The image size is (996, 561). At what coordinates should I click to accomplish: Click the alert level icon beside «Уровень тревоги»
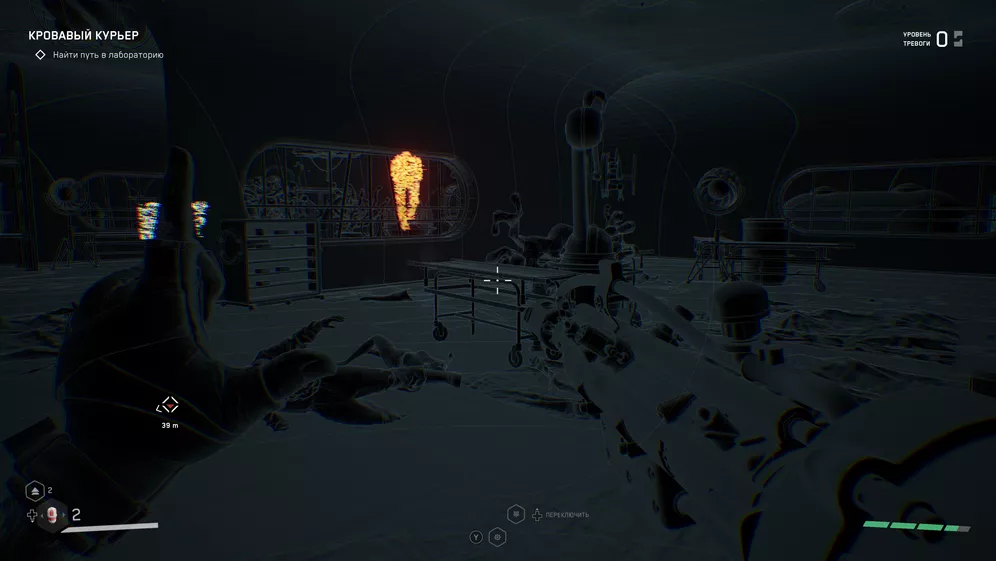(x=958, y=39)
